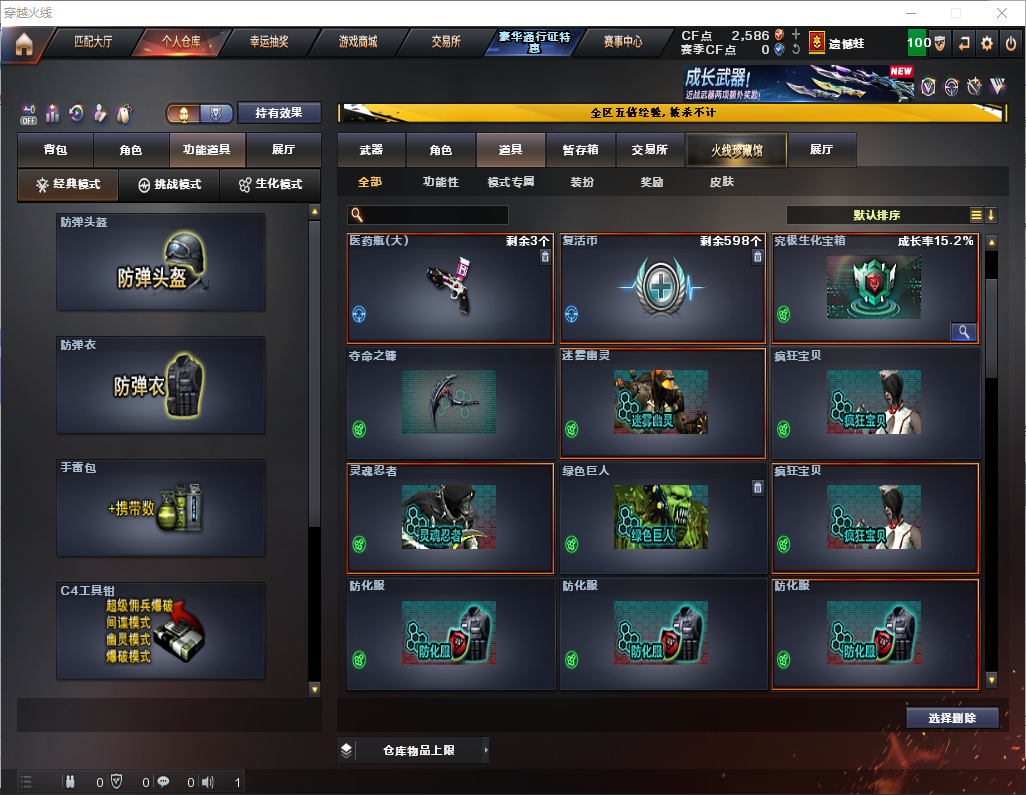The width and height of the screenshot is (1026, 795).
Task: Select the 暂存箱 temporary storage tab
Action: pos(581,150)
